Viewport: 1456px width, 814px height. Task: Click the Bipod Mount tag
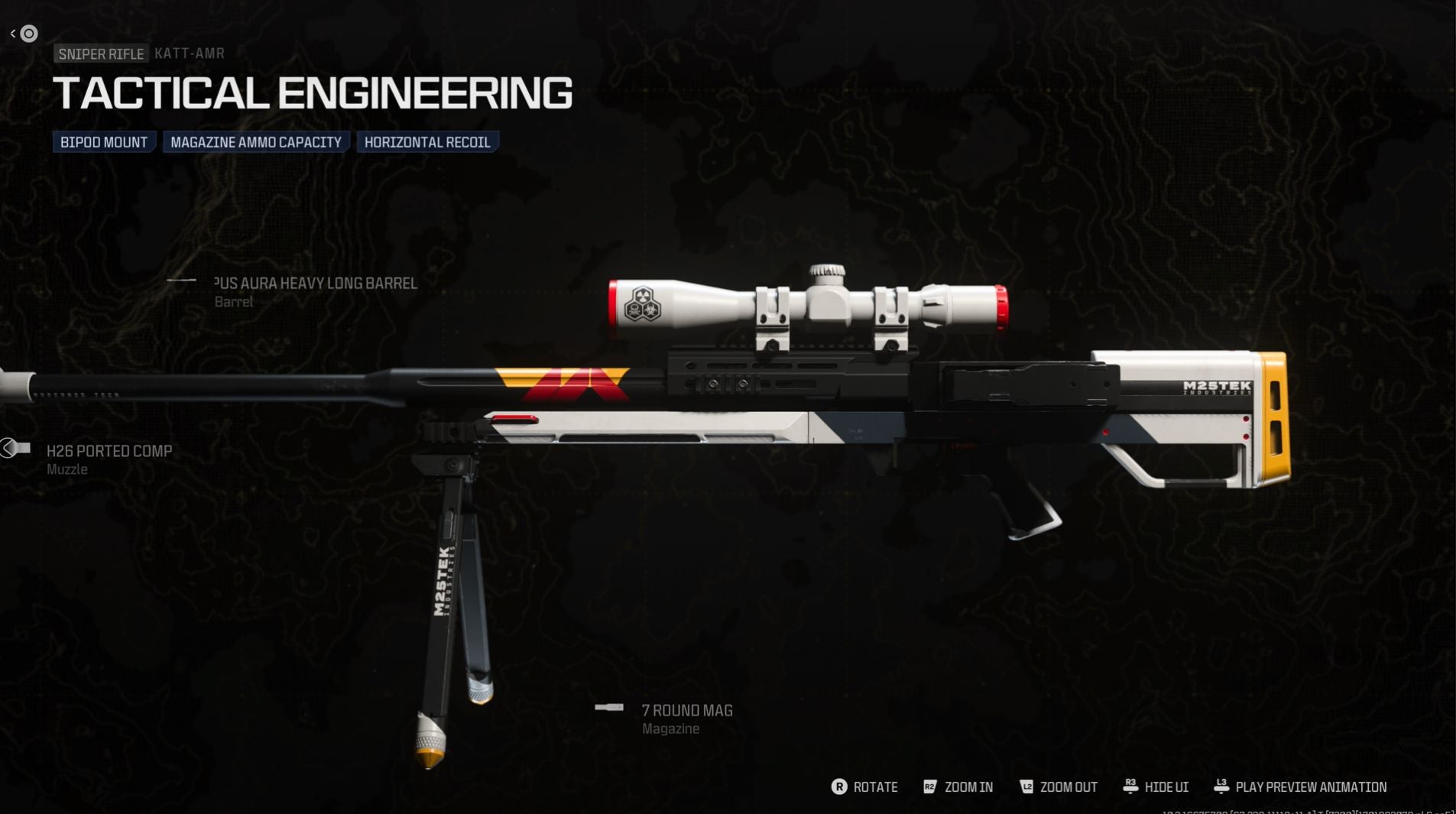click(104, 142)
